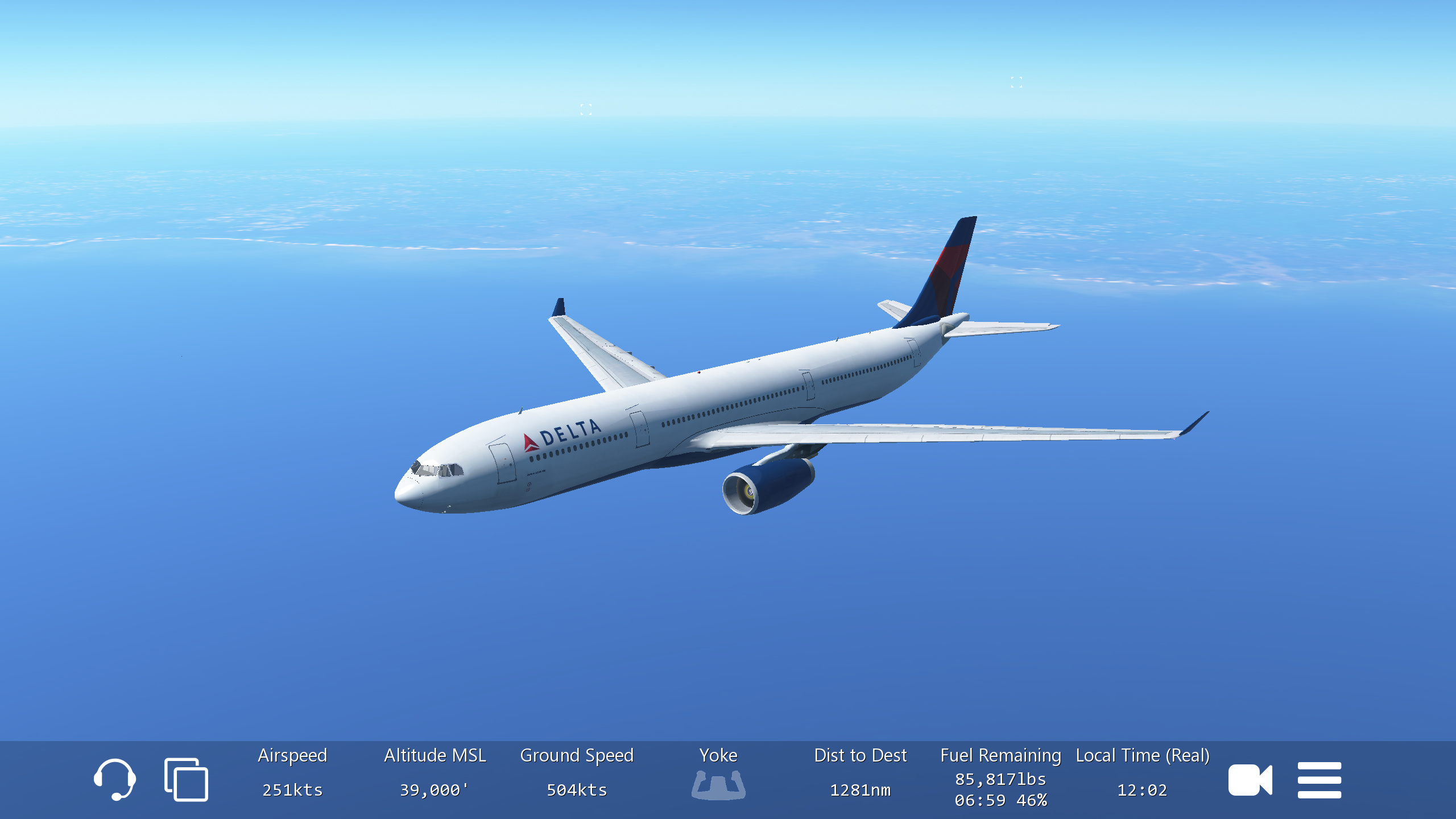The image size is (1456, 819).
Task: Select the Yoke control icon
Action: coord(718,784)
